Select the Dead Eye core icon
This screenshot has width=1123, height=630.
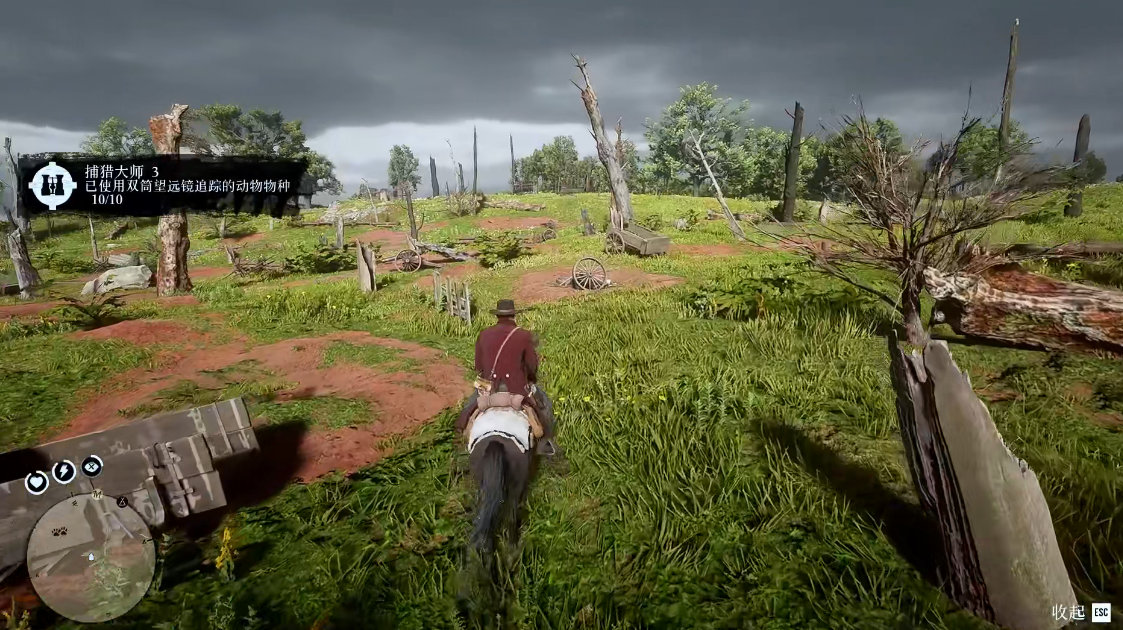click(x=92, y=466)
